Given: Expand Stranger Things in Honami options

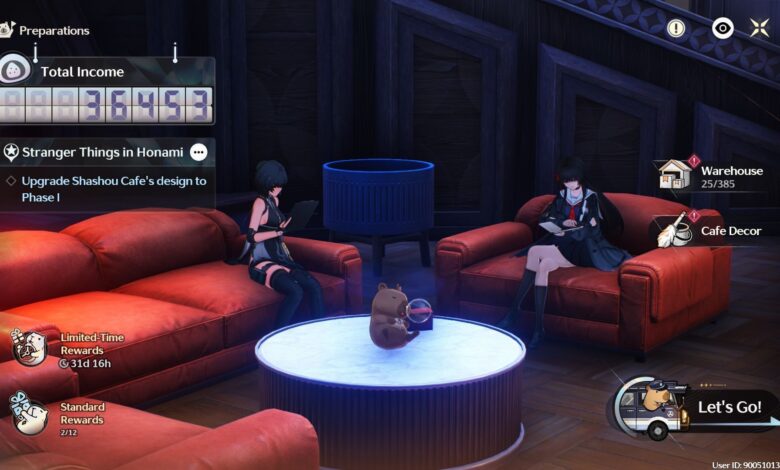Looking at the screenshot, I should point(199,152).
